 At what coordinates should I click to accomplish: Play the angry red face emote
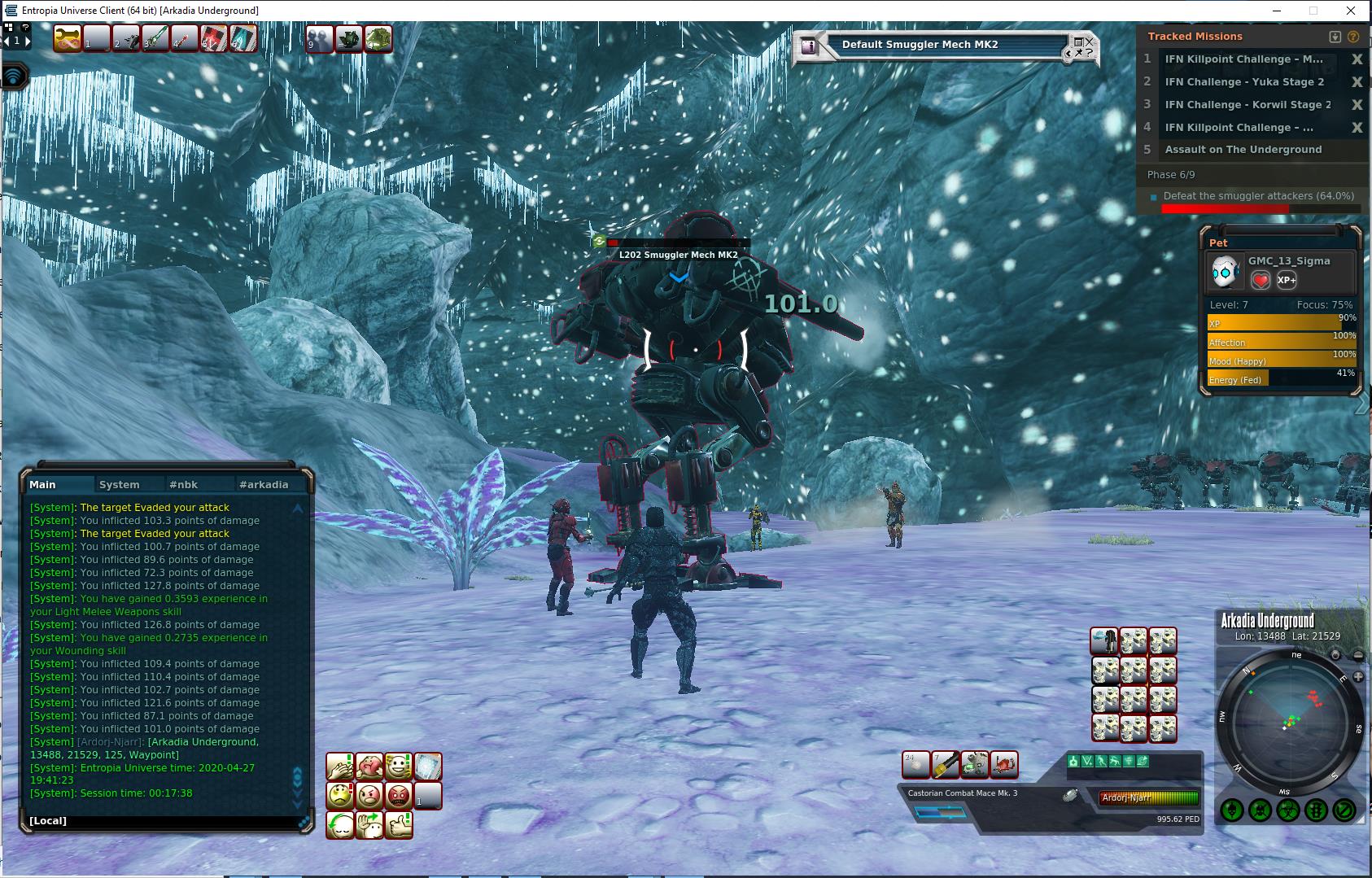coord(399,795)
